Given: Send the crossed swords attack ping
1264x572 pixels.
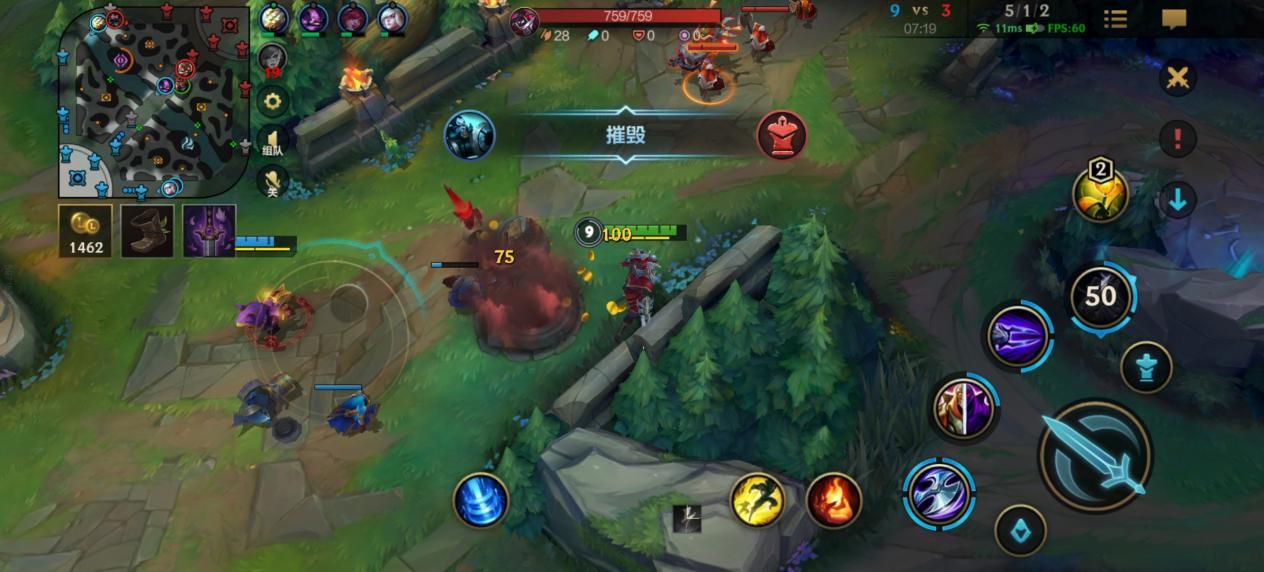Looking at the screenshot, I should [1177, 78].
